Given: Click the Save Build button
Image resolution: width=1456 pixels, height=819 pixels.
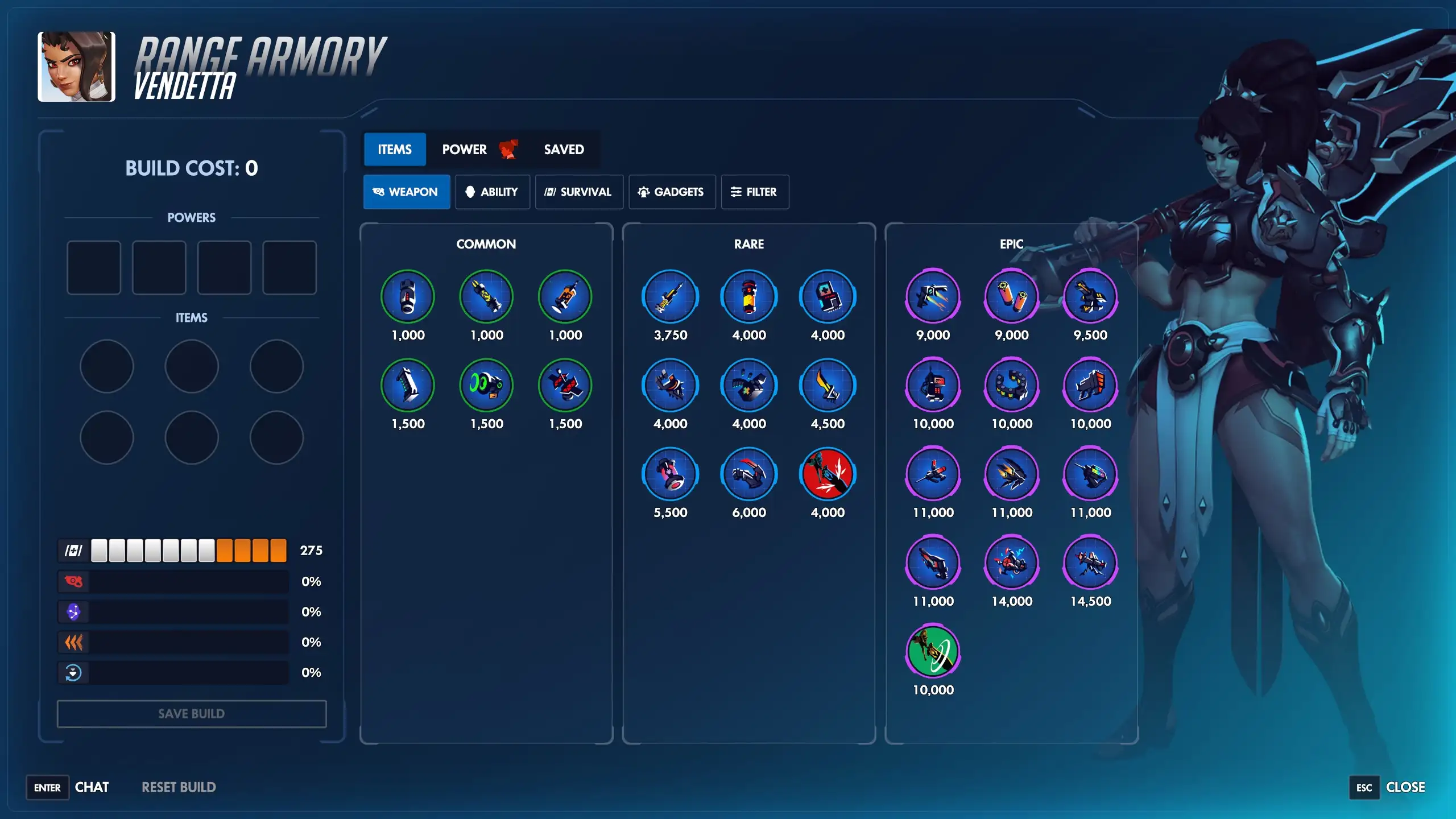Looking at the screenshot, I should tap(191, 714).
